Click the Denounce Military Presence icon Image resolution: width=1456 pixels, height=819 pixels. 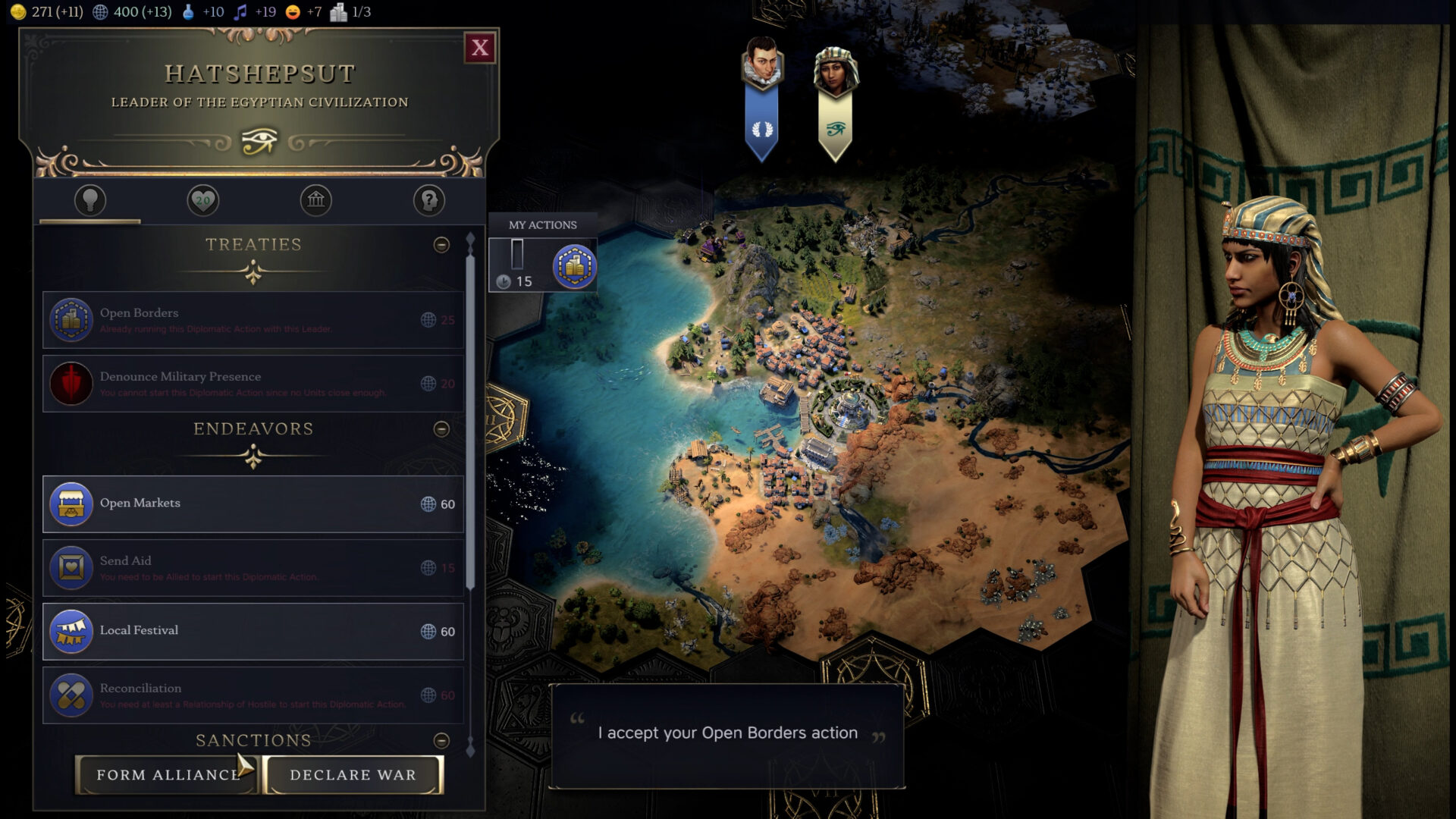(x=71, y=383)
